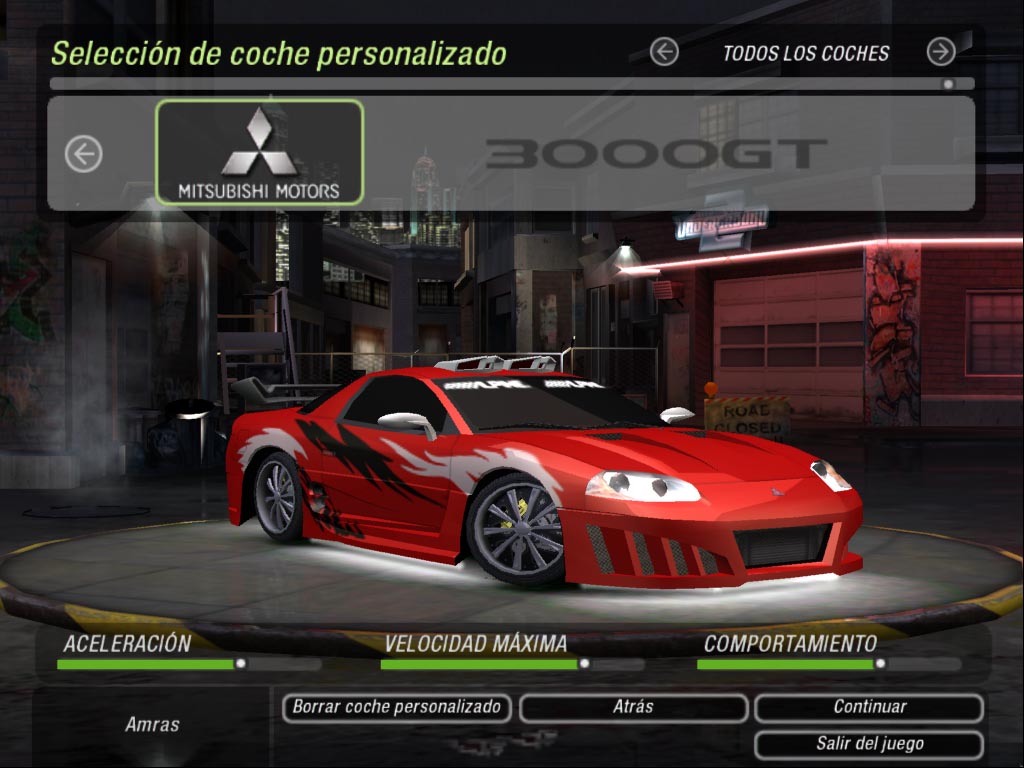Show previous car with left carousel arrow
The width and height of the screenshot is (1024, 768).
tap(84, 154)
